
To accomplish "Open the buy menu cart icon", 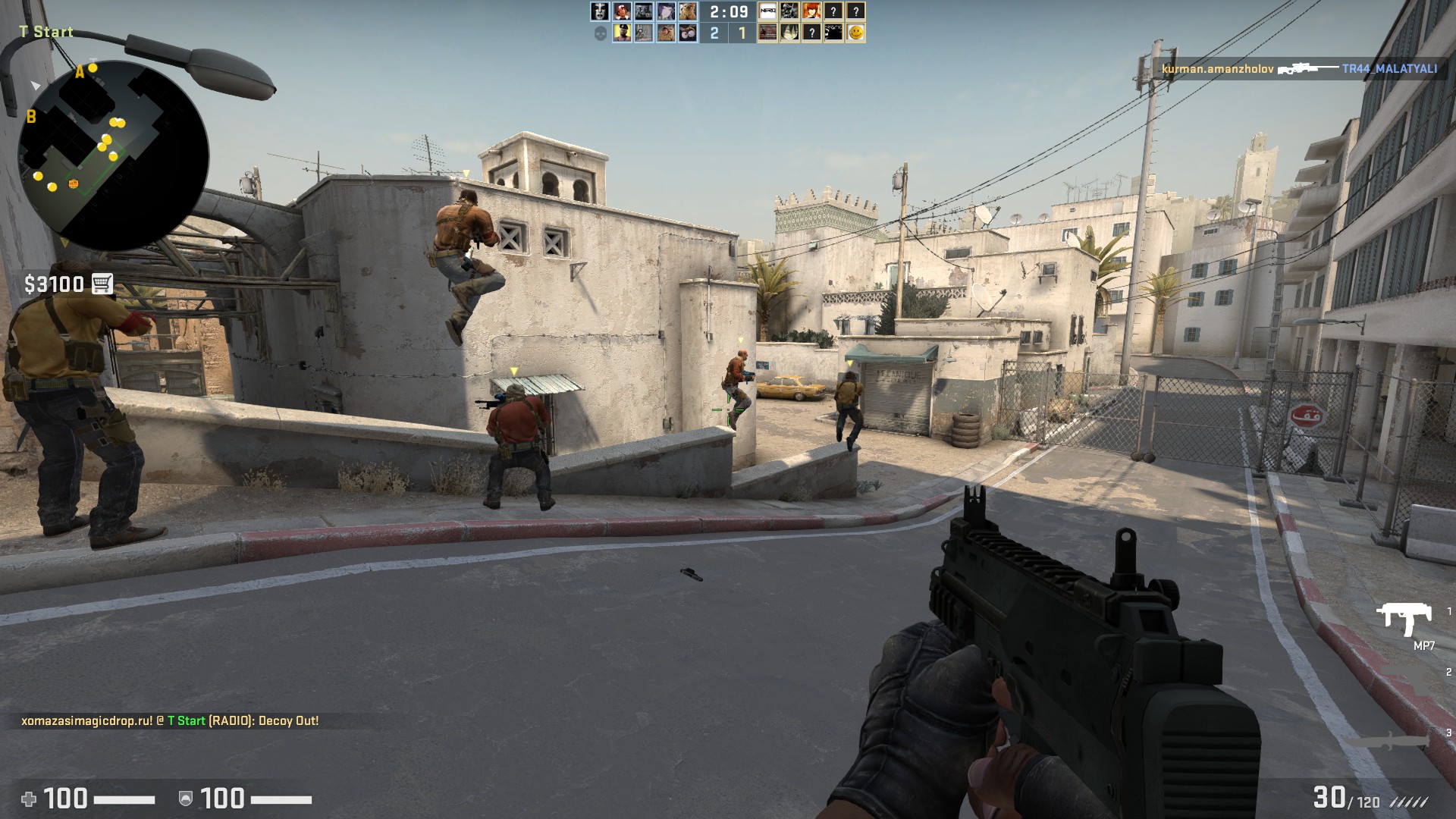I will pos(102,284).
